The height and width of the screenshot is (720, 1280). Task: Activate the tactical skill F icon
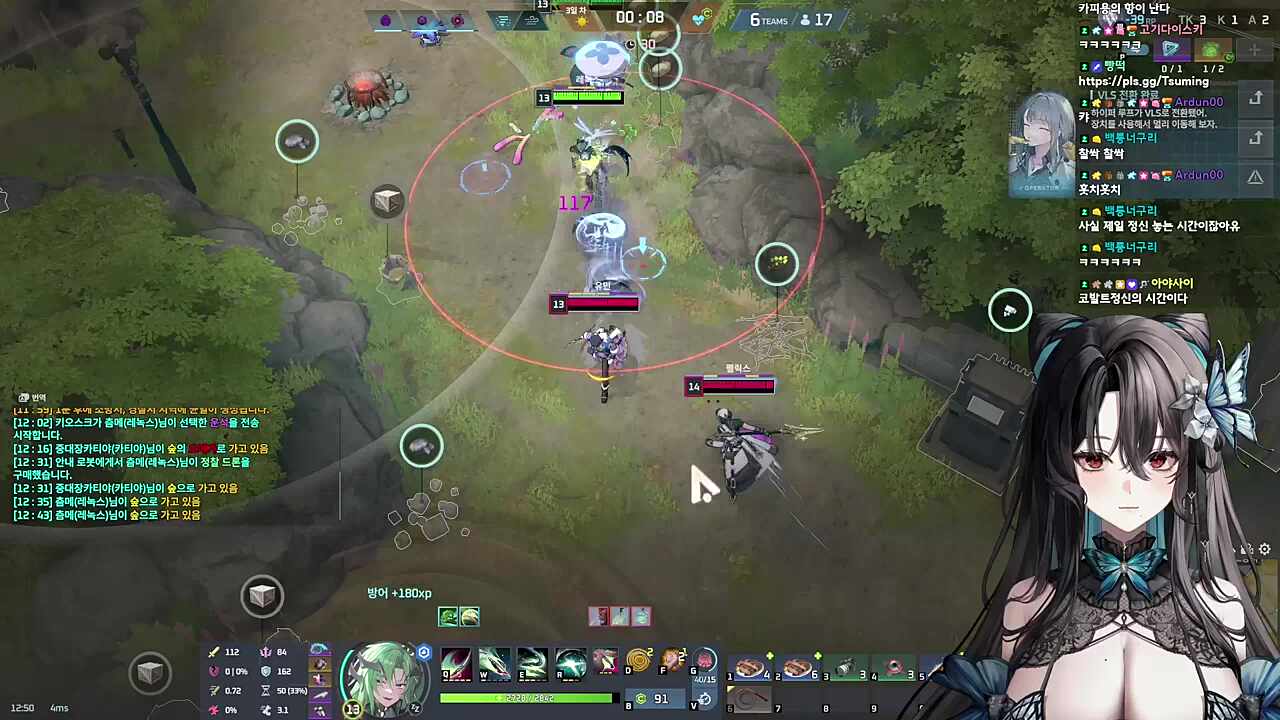coord(673,662)
